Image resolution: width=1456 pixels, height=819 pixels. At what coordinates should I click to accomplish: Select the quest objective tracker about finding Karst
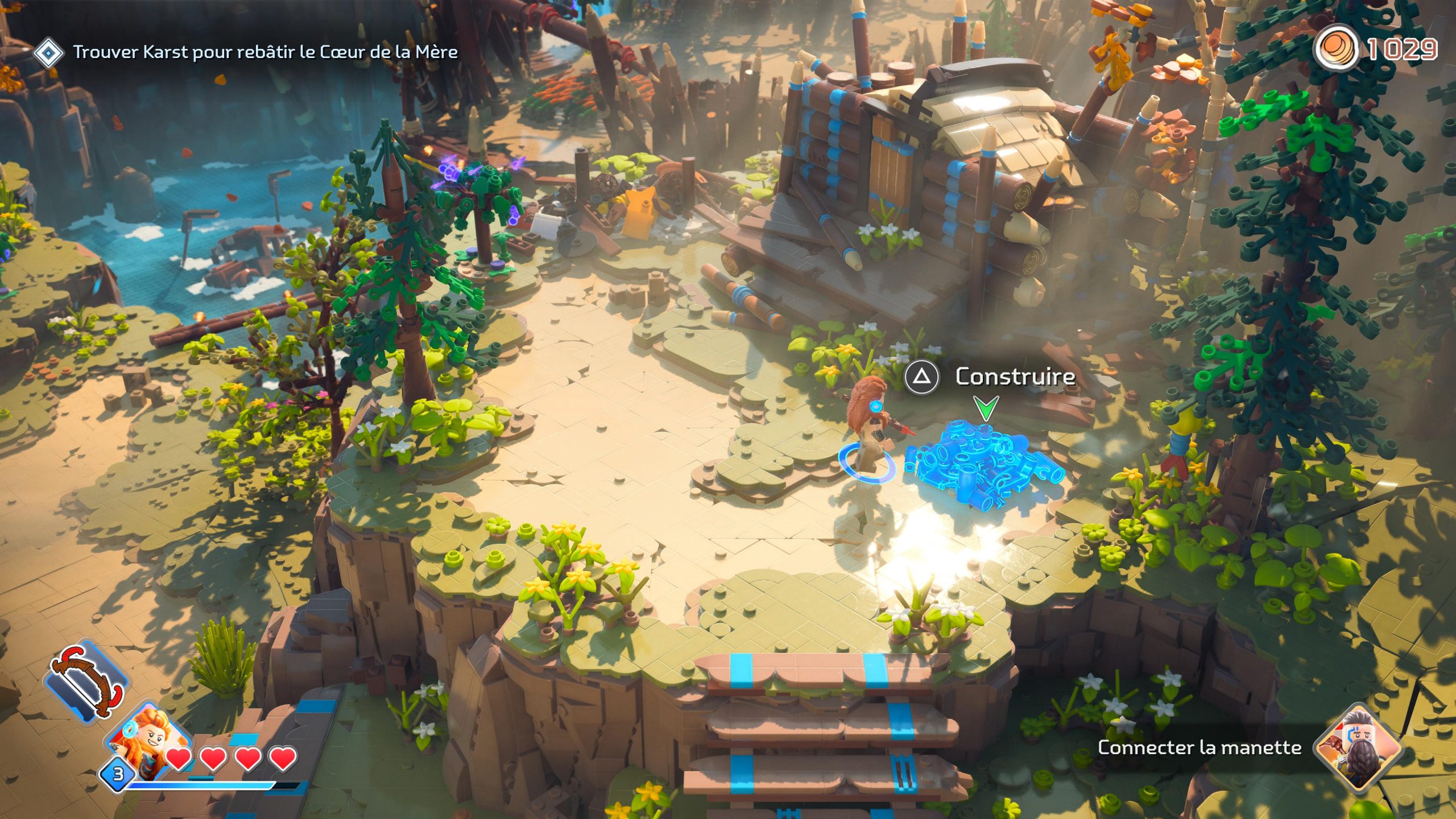click(x=265, y=52)
